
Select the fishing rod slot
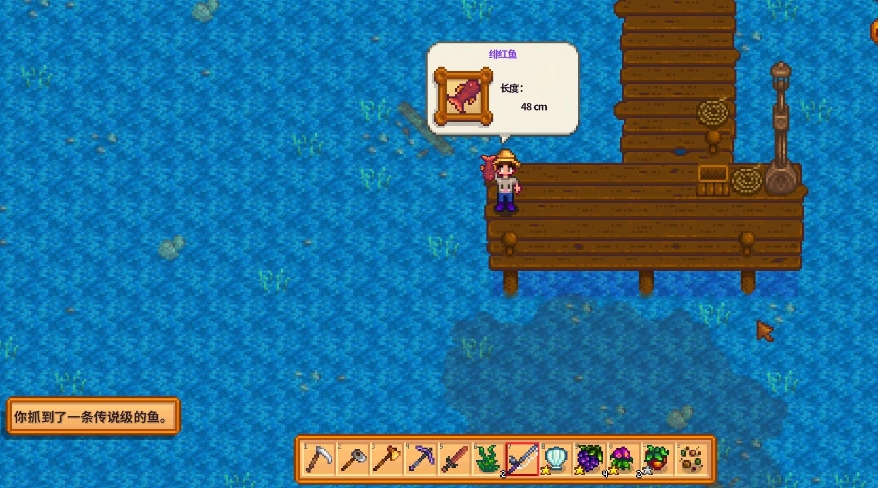click(522, 459)
